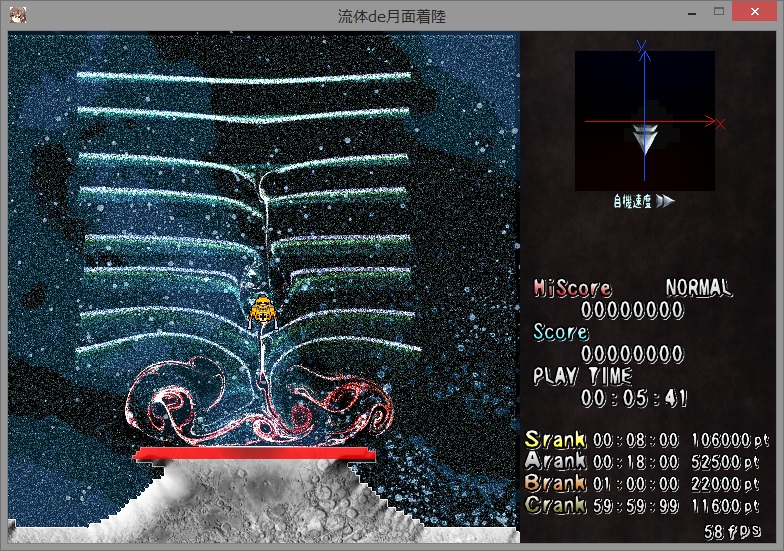
Task: Close the game window
Action: (x=755, y=10)
